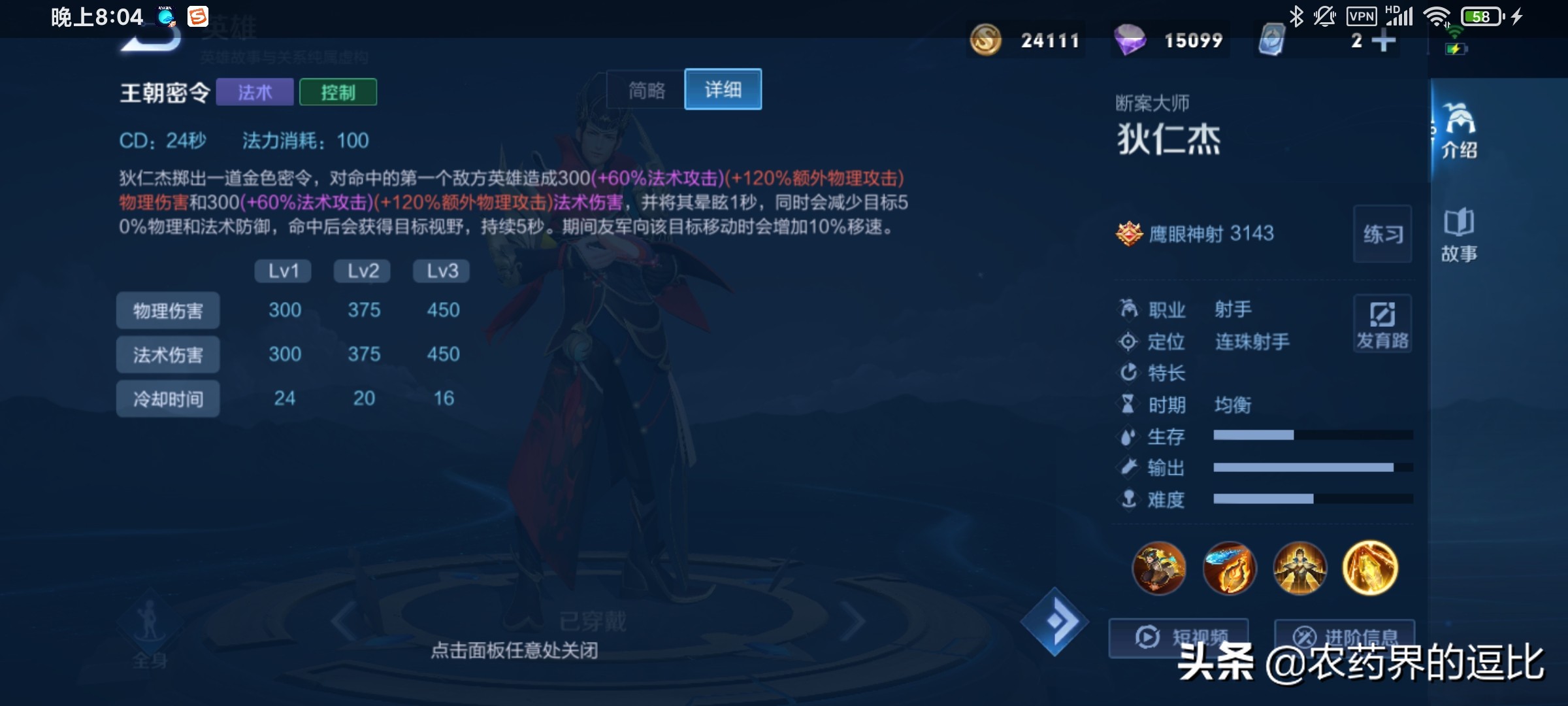Open the 练习 practice mode button
The image size is (1568, 706).
point(1382,234)
